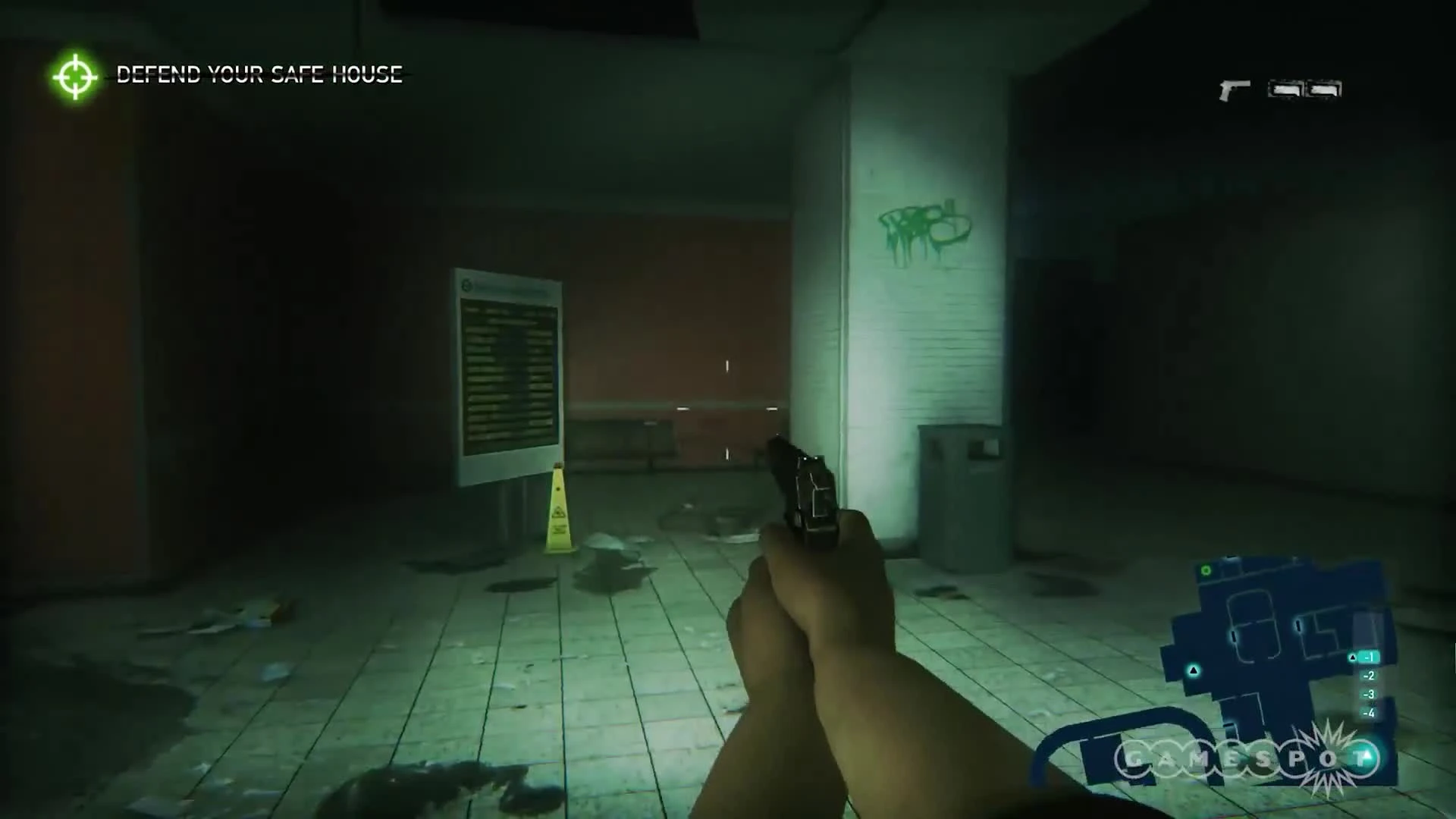The width and height of the screenshot is (1456, 819).
Task: Select floor -3 on the minimap
Action: [x=1369, y=695]
